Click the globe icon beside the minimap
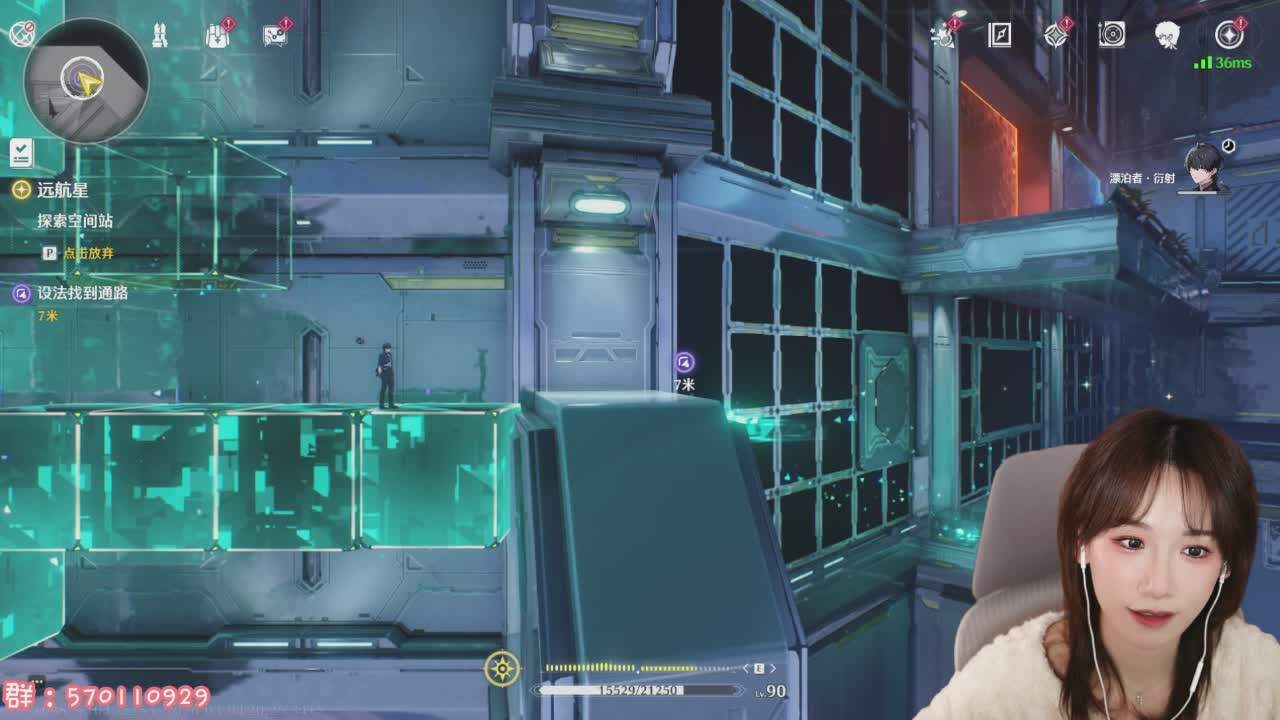 (x=21, y=34)
